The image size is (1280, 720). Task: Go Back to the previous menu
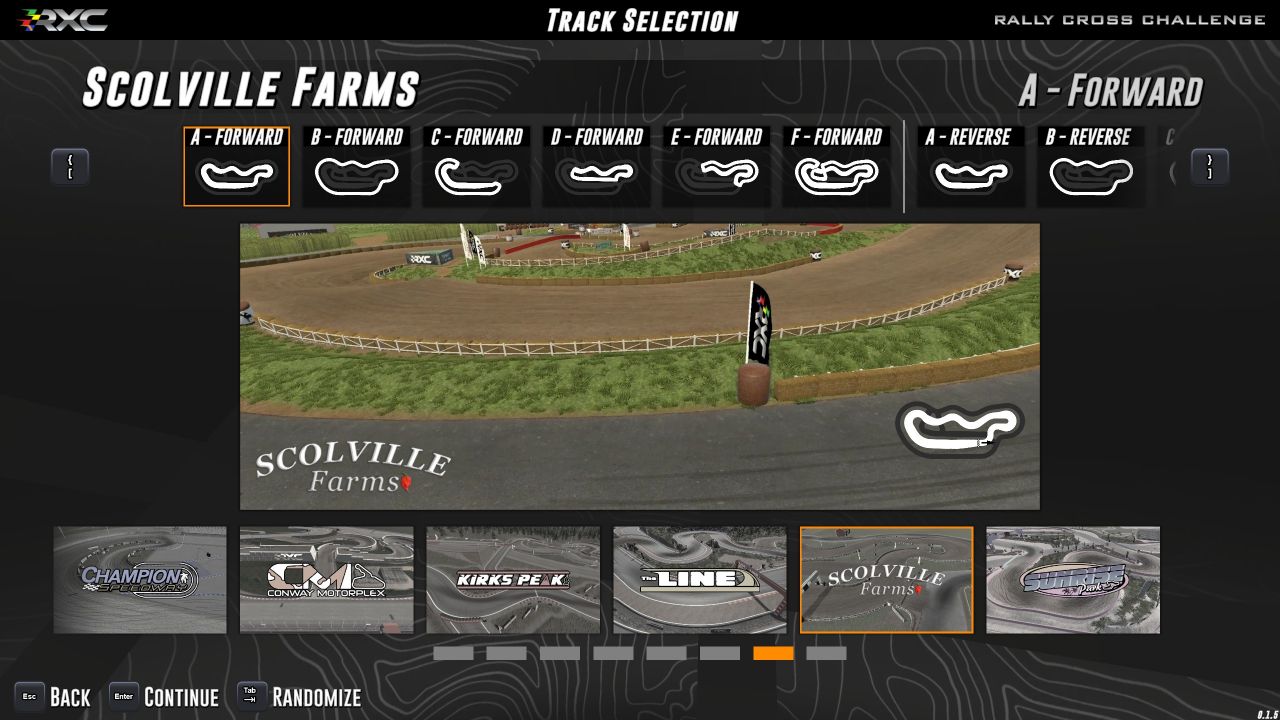click(x=53, y=697)
